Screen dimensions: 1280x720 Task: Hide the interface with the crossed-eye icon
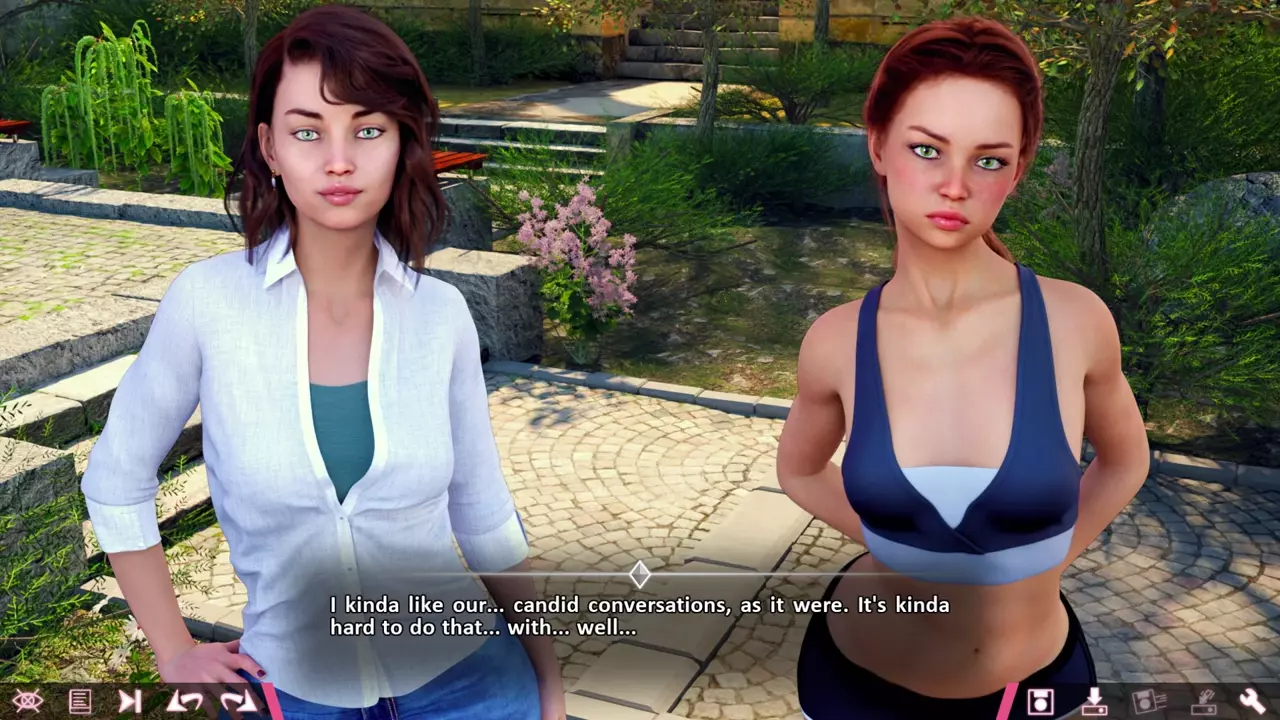point(27,701)
